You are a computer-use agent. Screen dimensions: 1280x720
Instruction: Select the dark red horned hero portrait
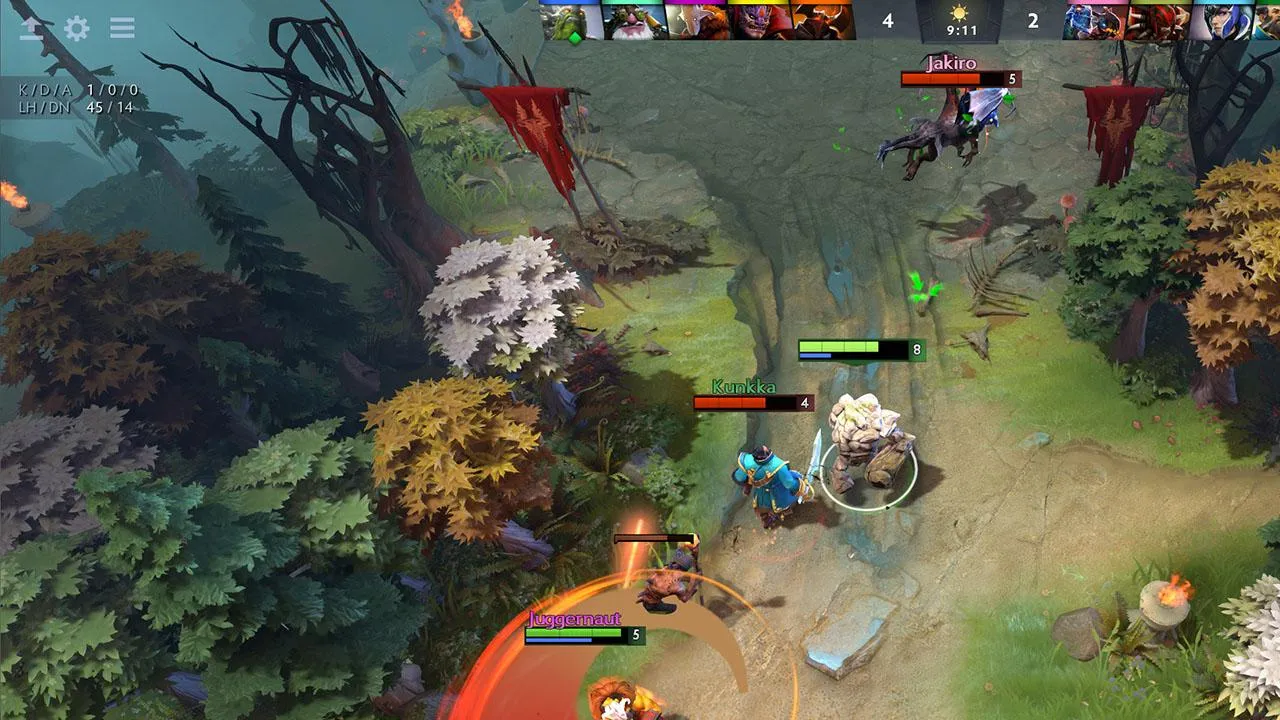point(823,21)
